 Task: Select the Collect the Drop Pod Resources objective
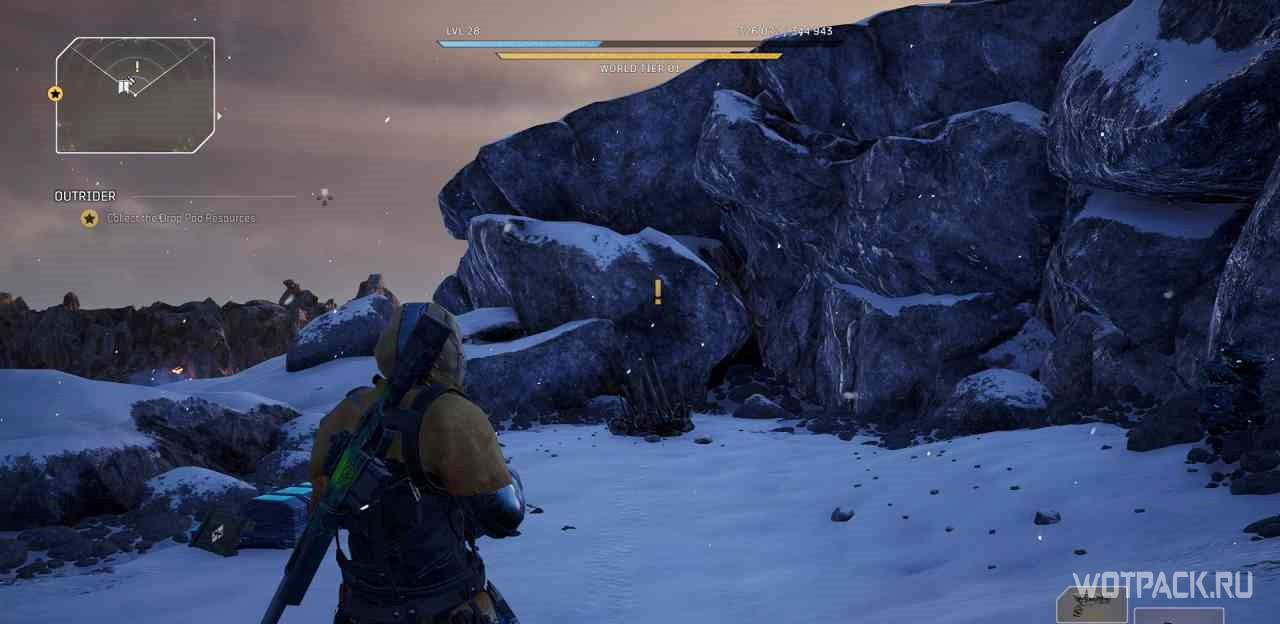(180, 218)
